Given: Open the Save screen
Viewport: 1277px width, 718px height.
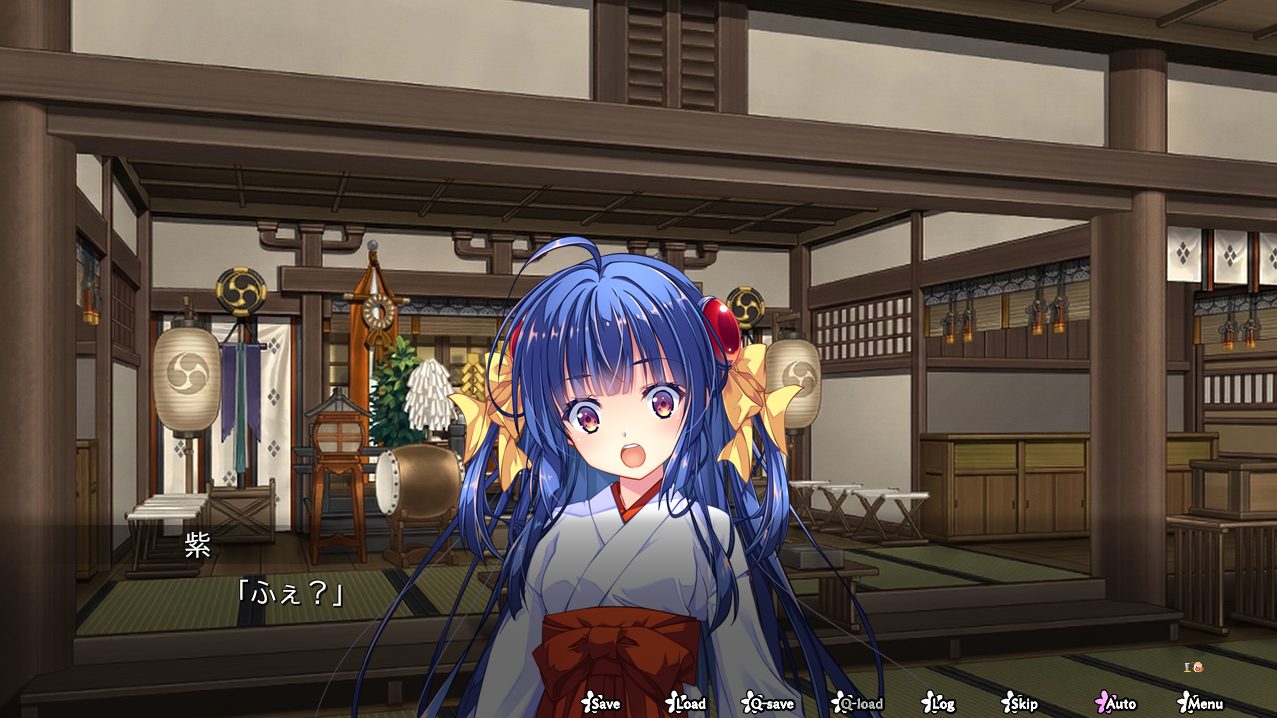Looking at the screenshot, I should [602, 703].
